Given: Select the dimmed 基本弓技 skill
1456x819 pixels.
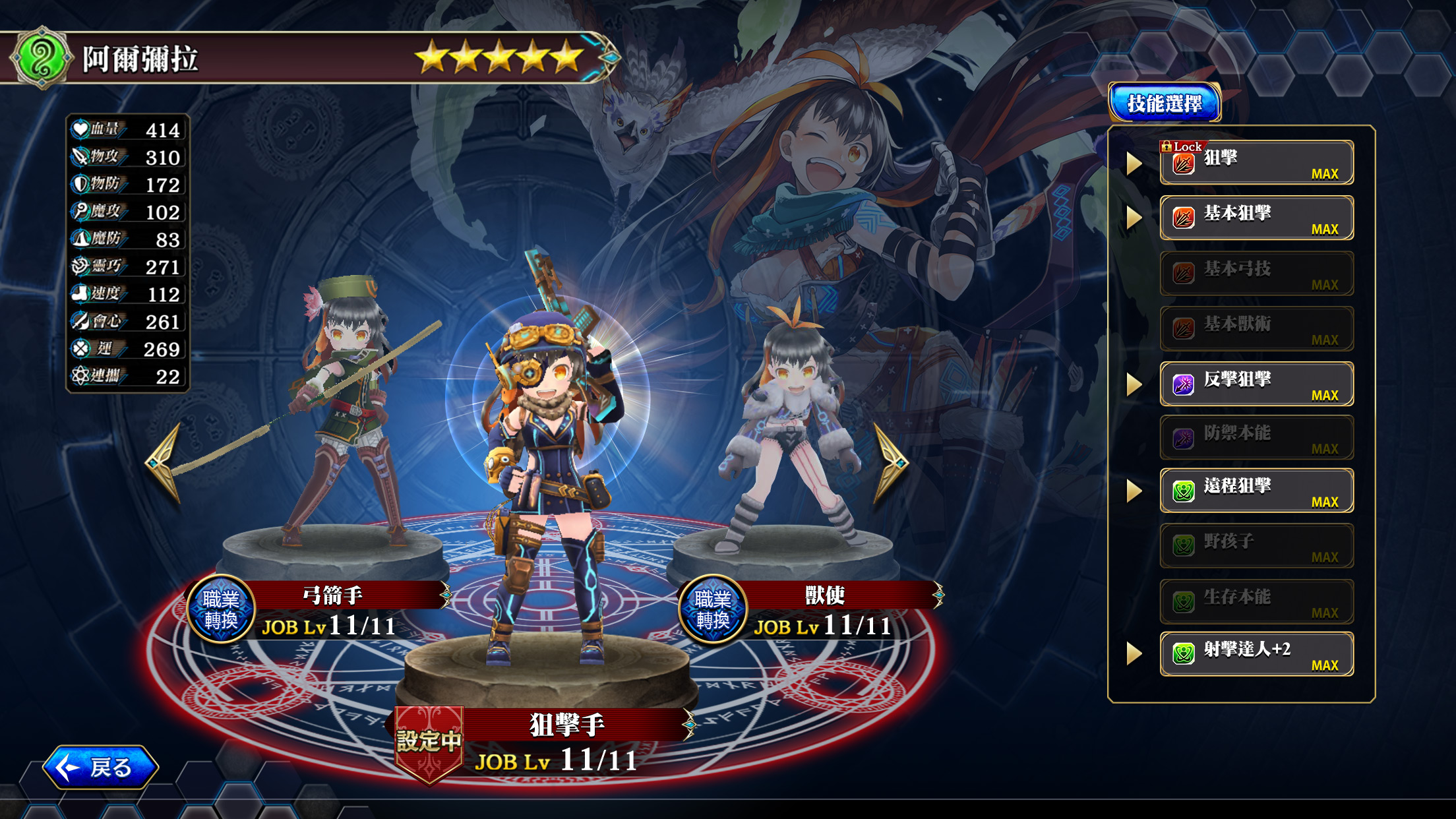Looking at the screenshot, I should (x=1256, y=274).
